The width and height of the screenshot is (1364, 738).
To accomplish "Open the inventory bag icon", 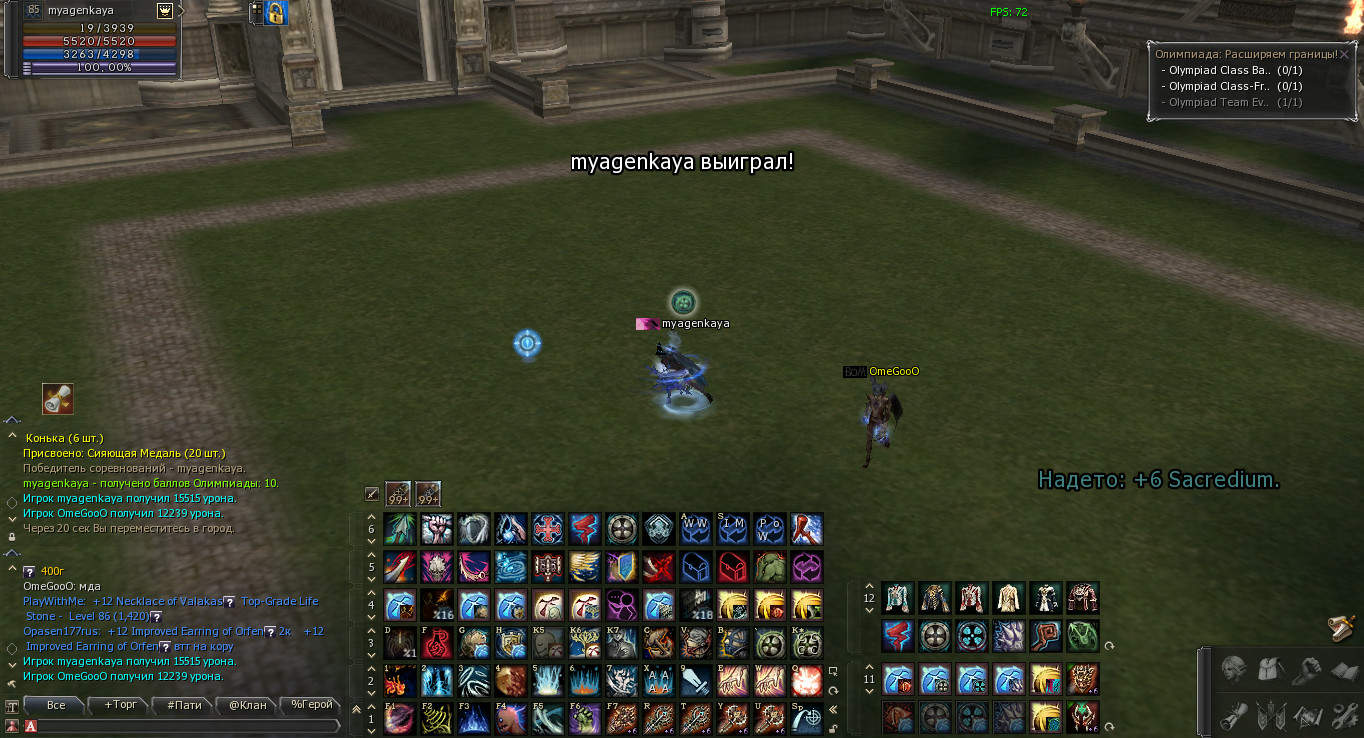I will point(1269,670).
